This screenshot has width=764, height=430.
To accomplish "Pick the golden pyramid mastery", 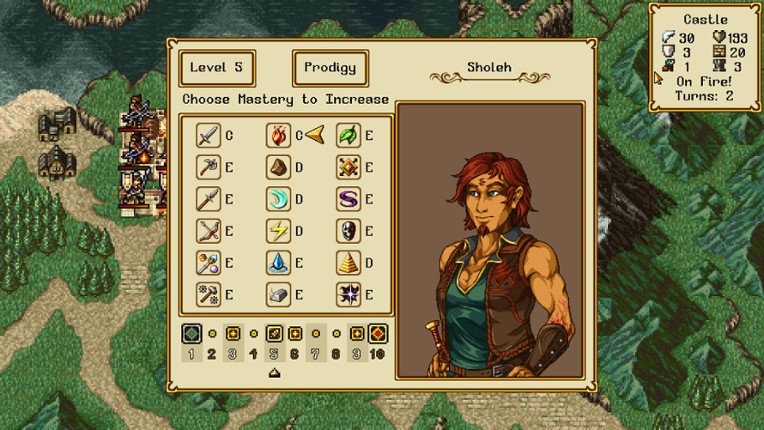I will [x=348, y=263].
